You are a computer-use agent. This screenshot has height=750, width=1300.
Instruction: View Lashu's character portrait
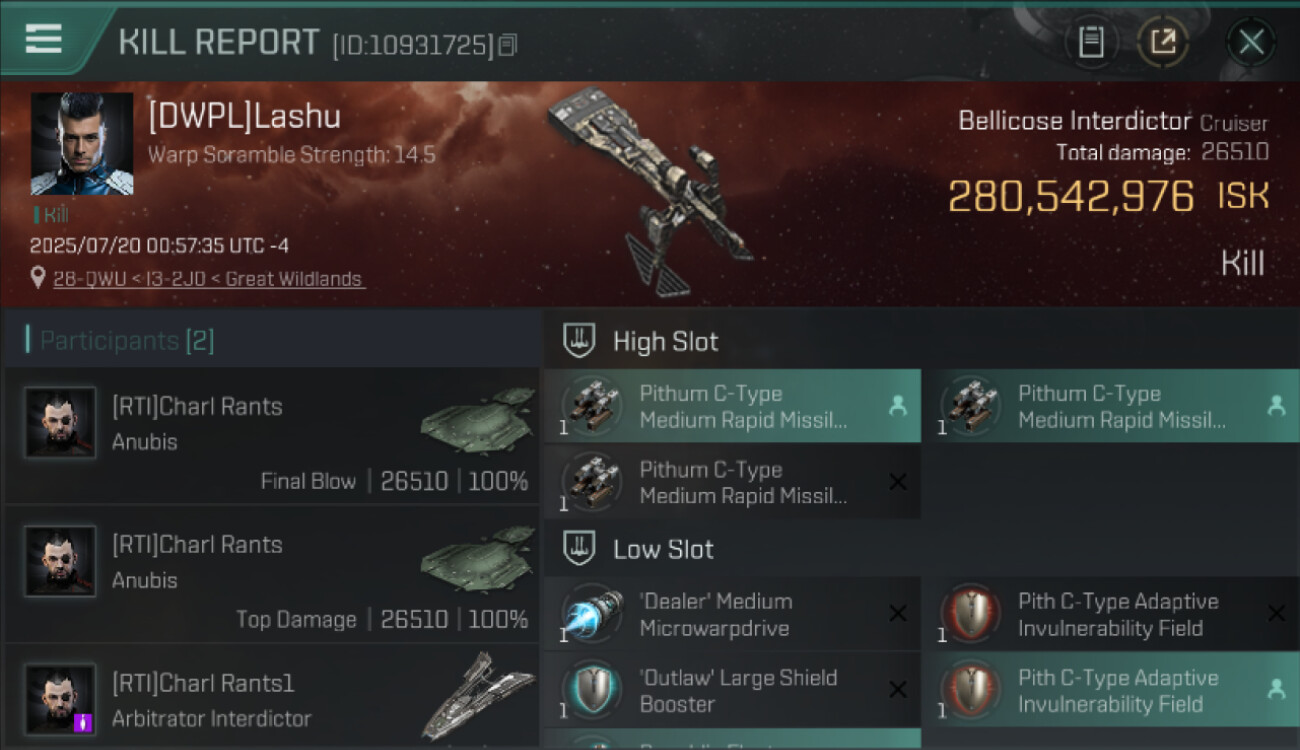point(82,144)
